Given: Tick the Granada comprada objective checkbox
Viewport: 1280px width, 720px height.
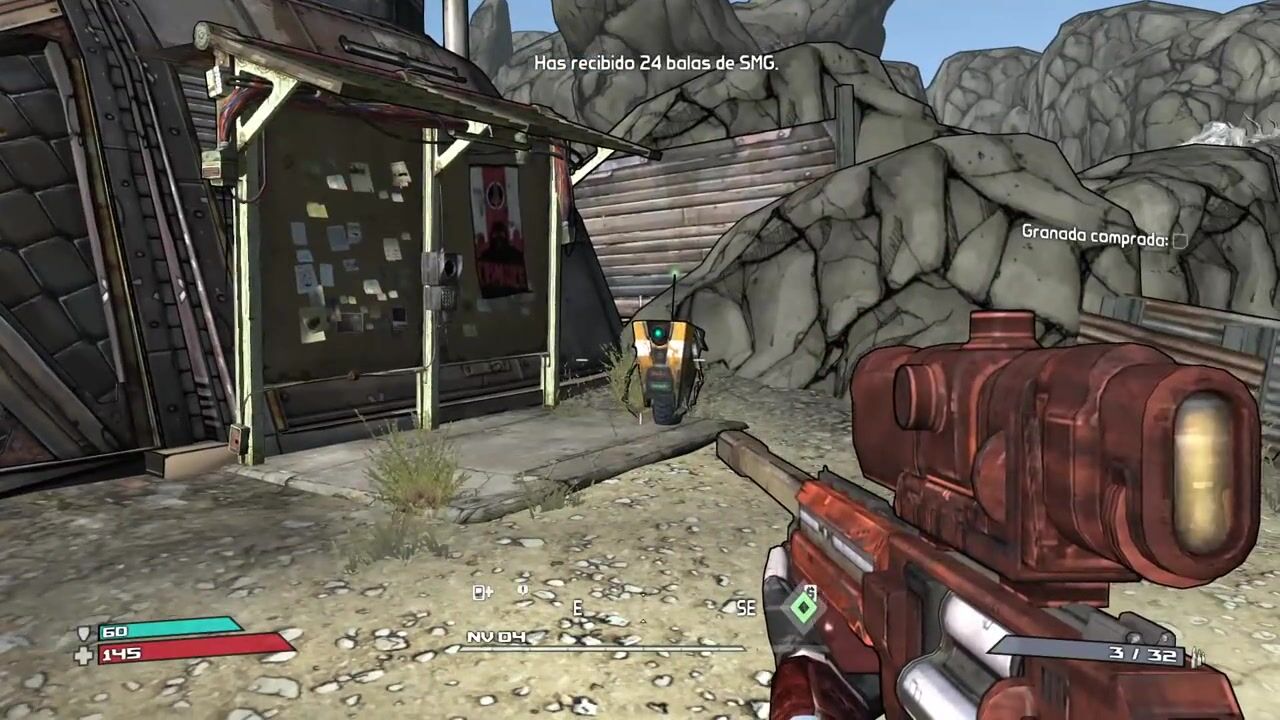Looking at the screenshot, I should [1179, 240].
